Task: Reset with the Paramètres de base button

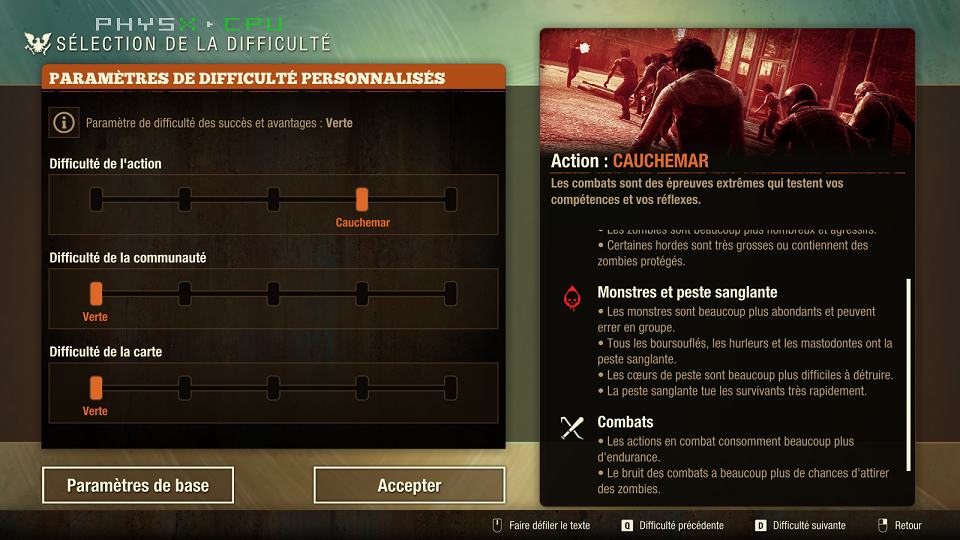Action: pos(138,486)
